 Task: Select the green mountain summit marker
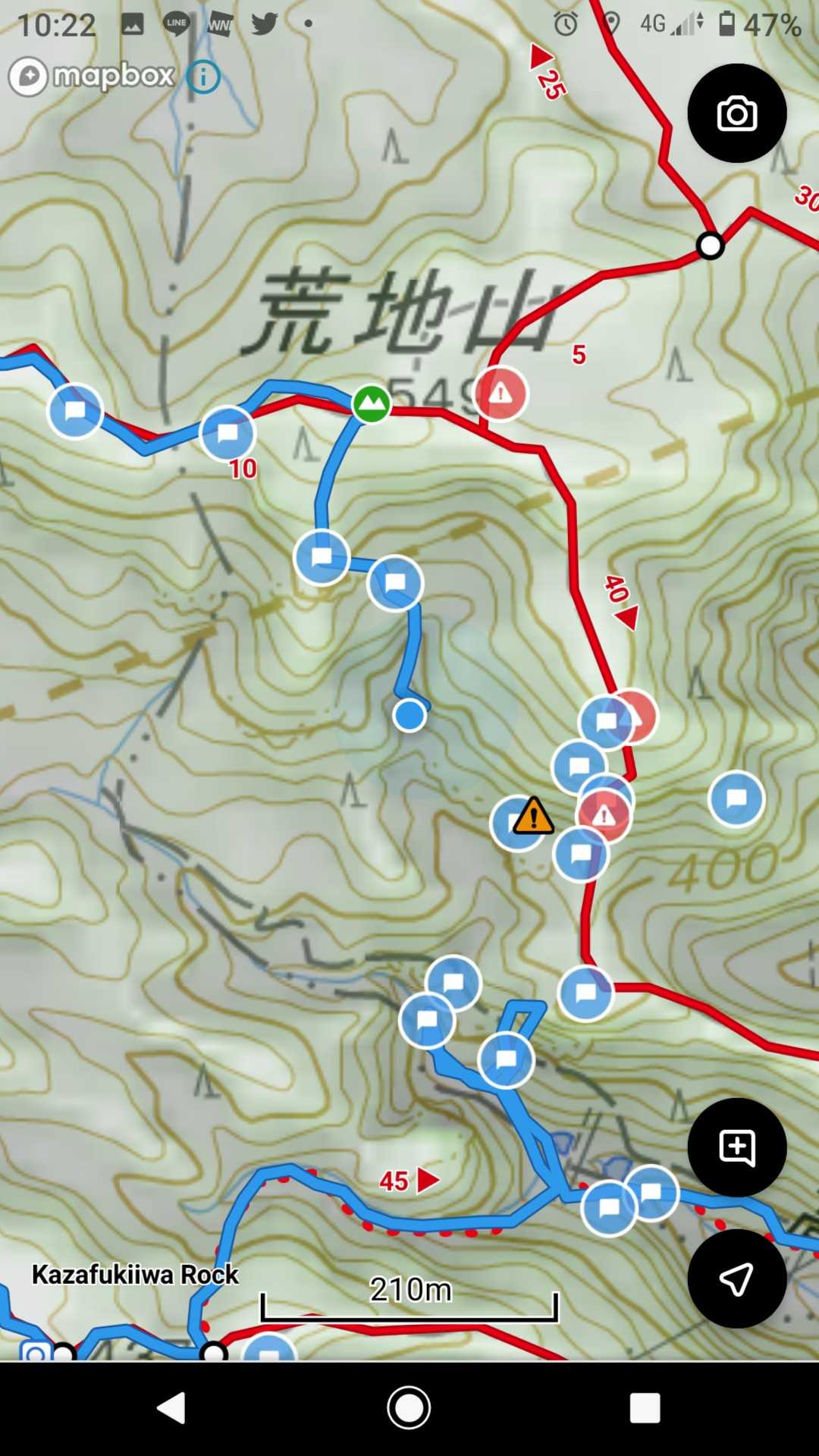(x=371, y=403)
